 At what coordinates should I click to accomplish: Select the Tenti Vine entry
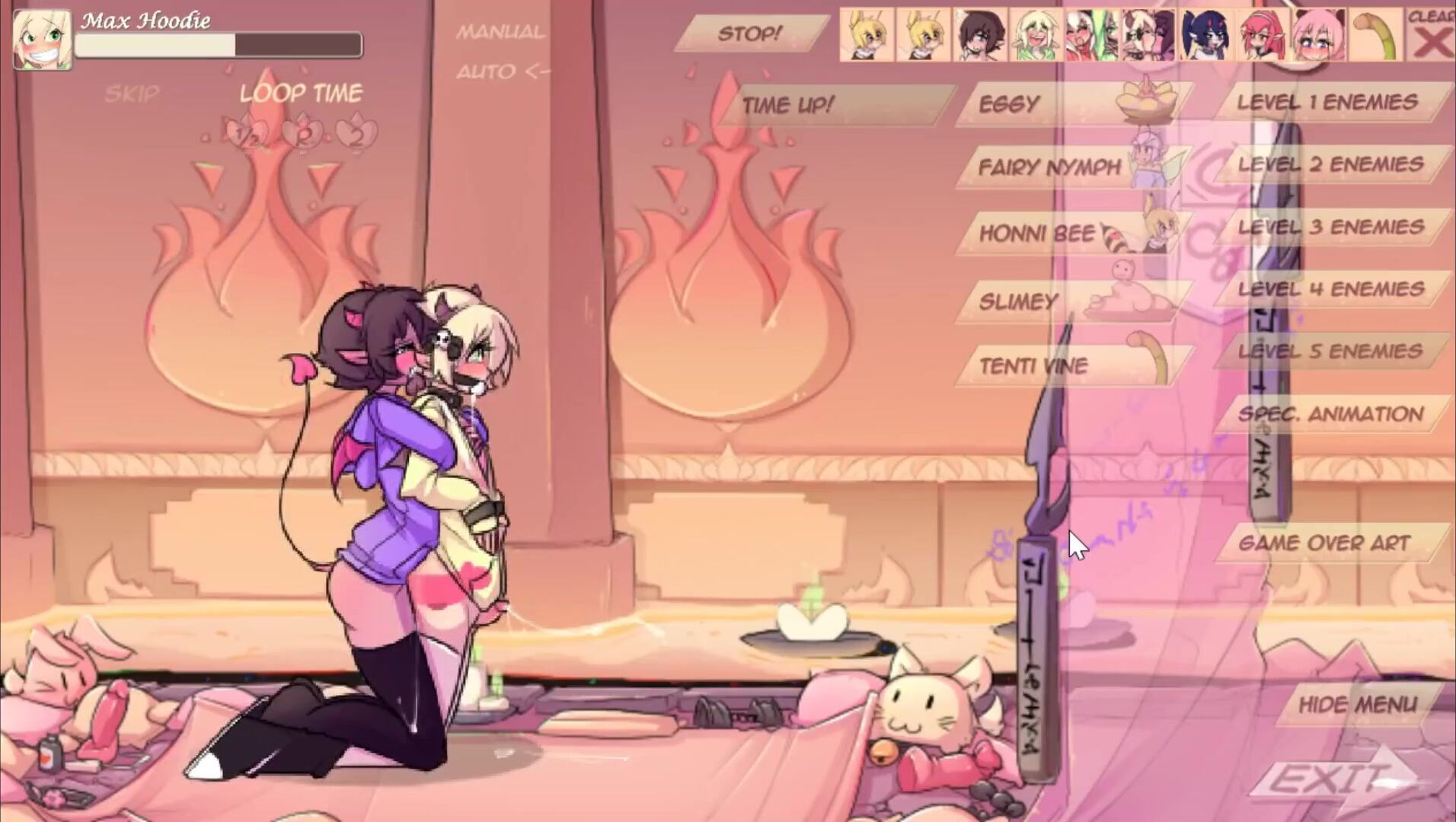click(x=1033, y=366)
